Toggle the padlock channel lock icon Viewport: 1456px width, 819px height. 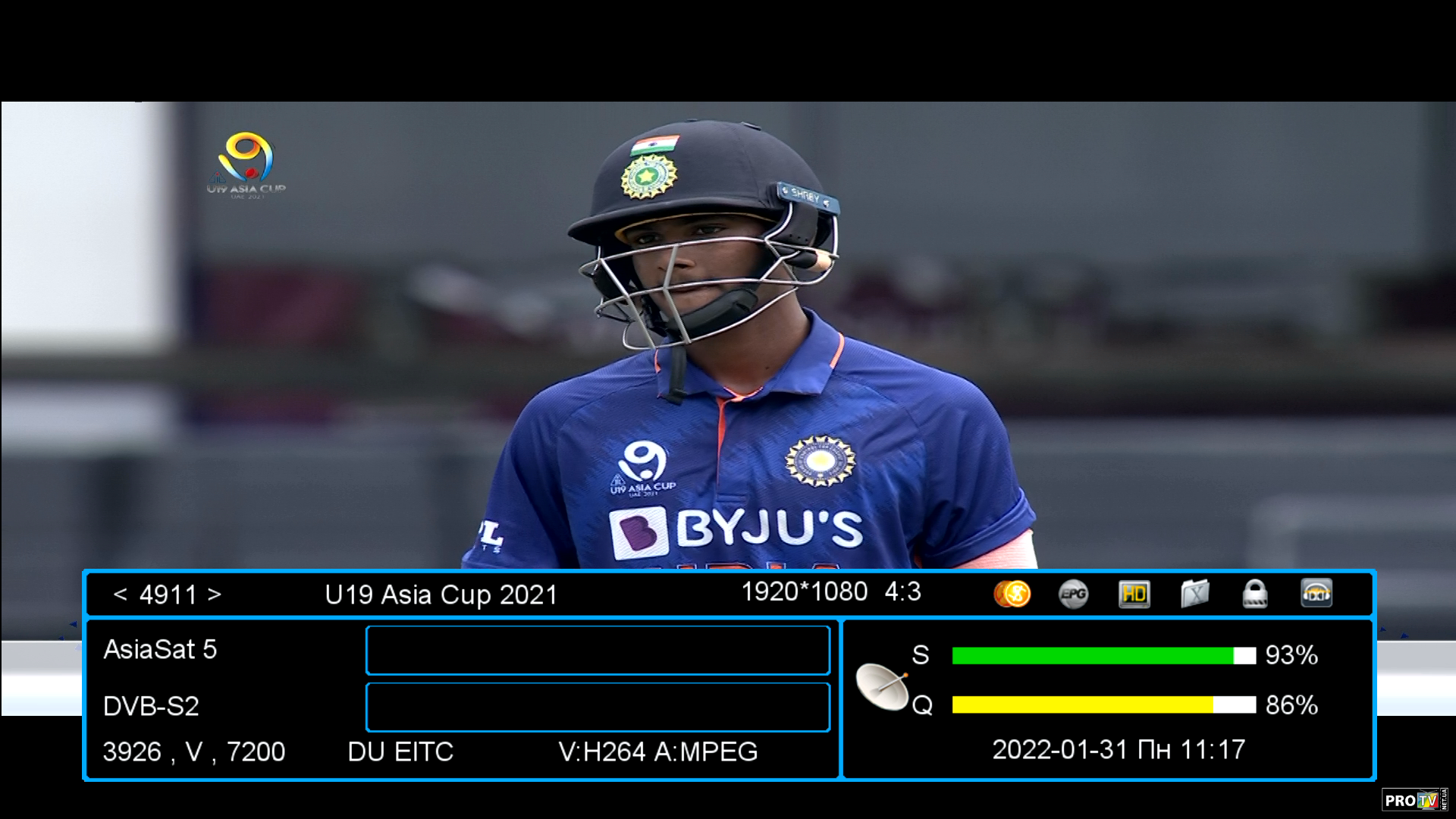click(1255, 594)
